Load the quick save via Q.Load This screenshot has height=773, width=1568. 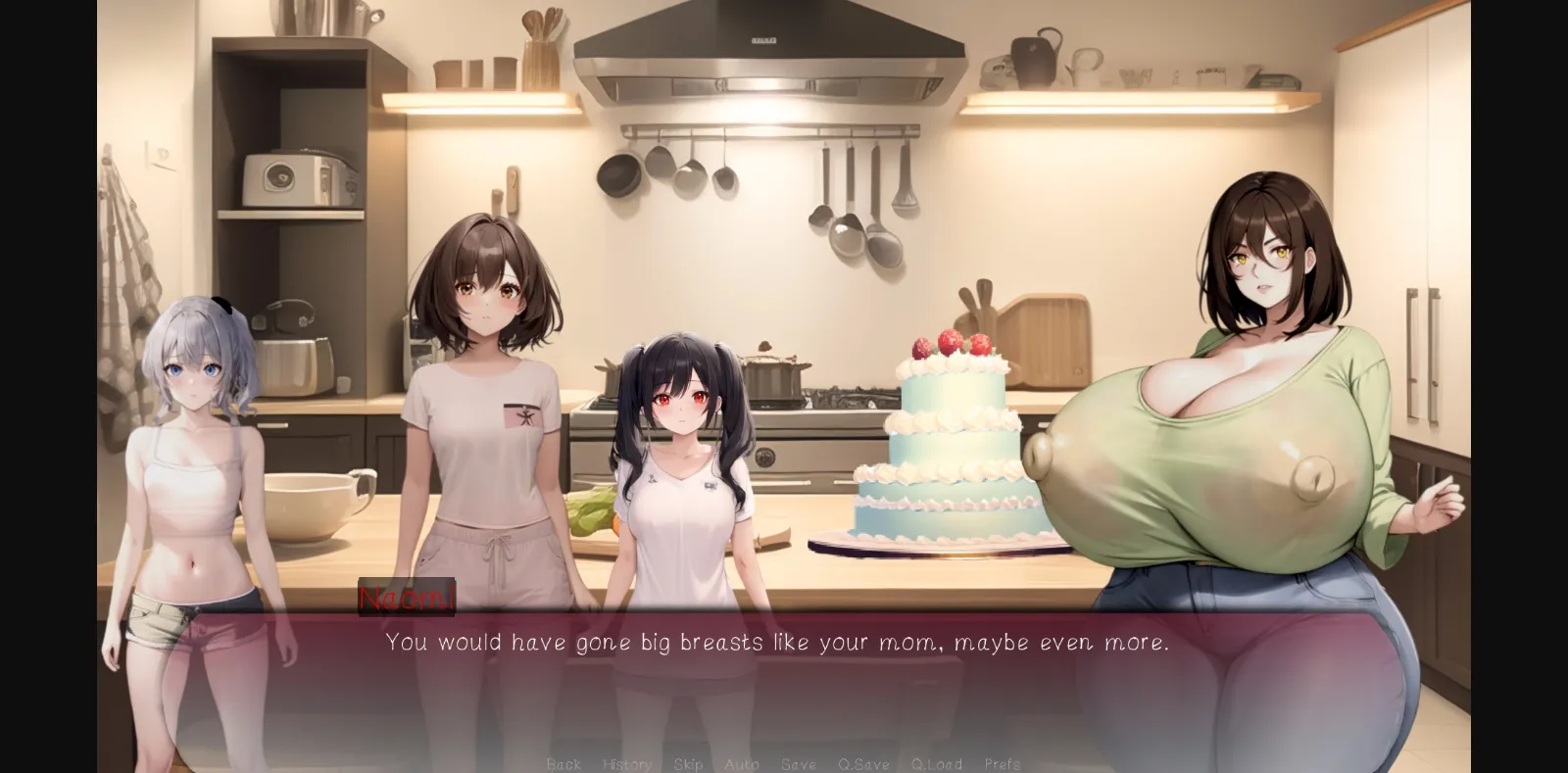[937, 763]
